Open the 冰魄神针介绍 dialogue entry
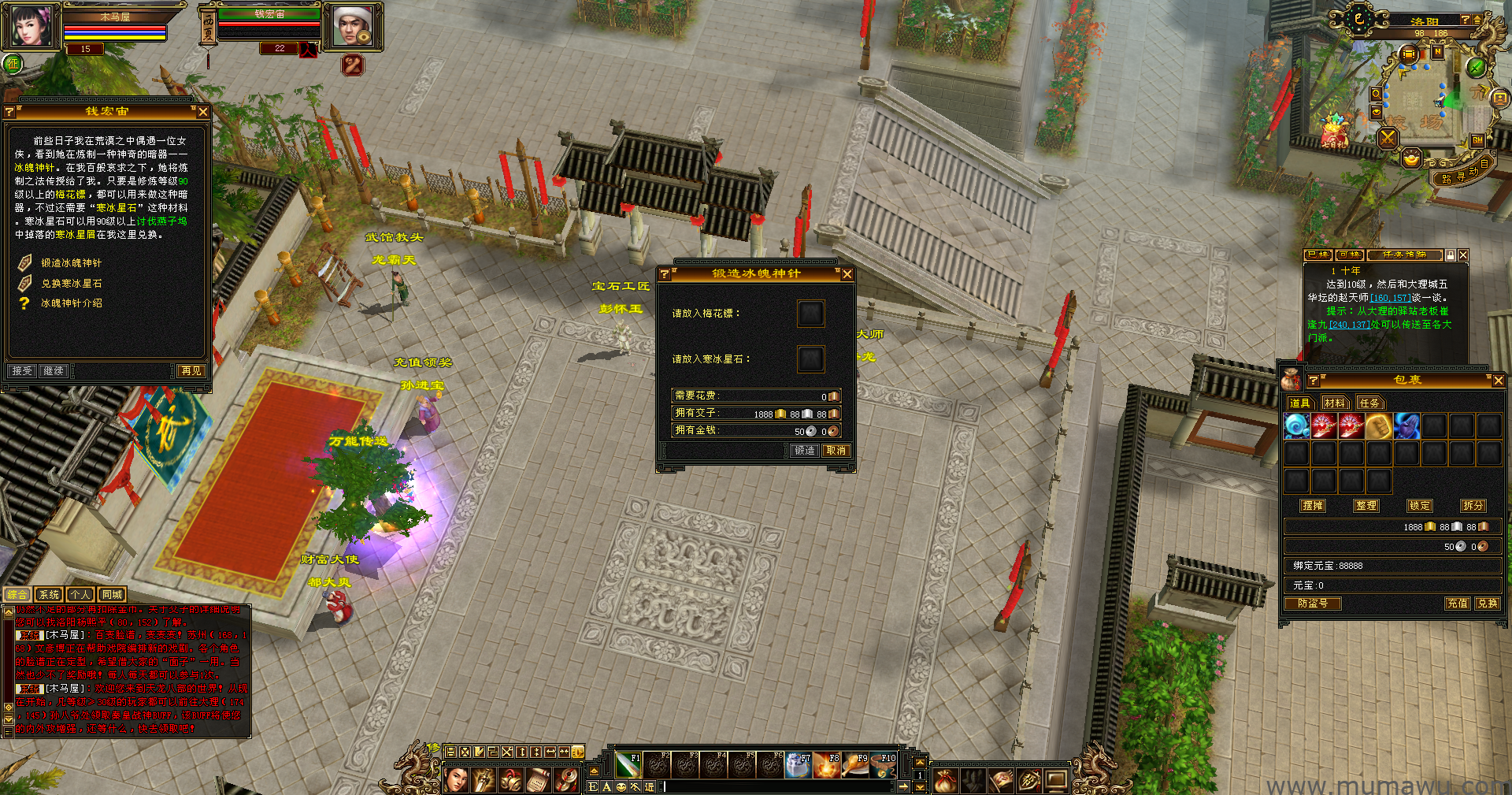Screen dimensions: 1512x795 72,303
